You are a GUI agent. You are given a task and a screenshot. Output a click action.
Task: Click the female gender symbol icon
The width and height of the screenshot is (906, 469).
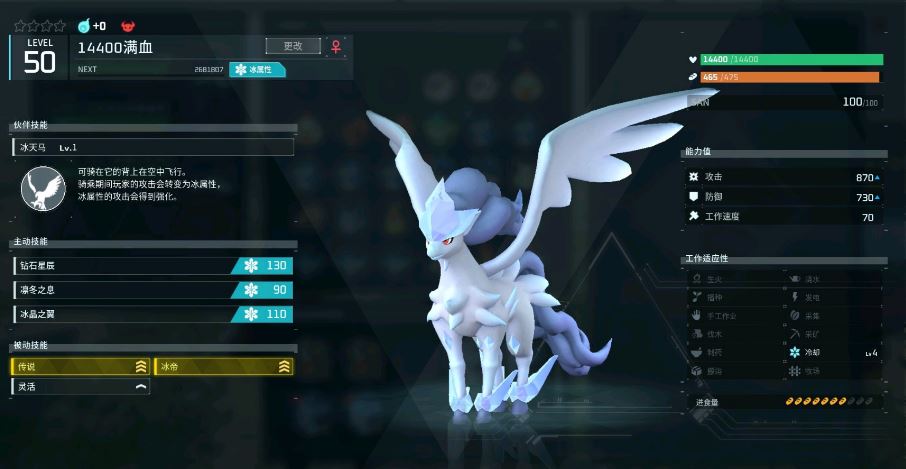(337, 46)
